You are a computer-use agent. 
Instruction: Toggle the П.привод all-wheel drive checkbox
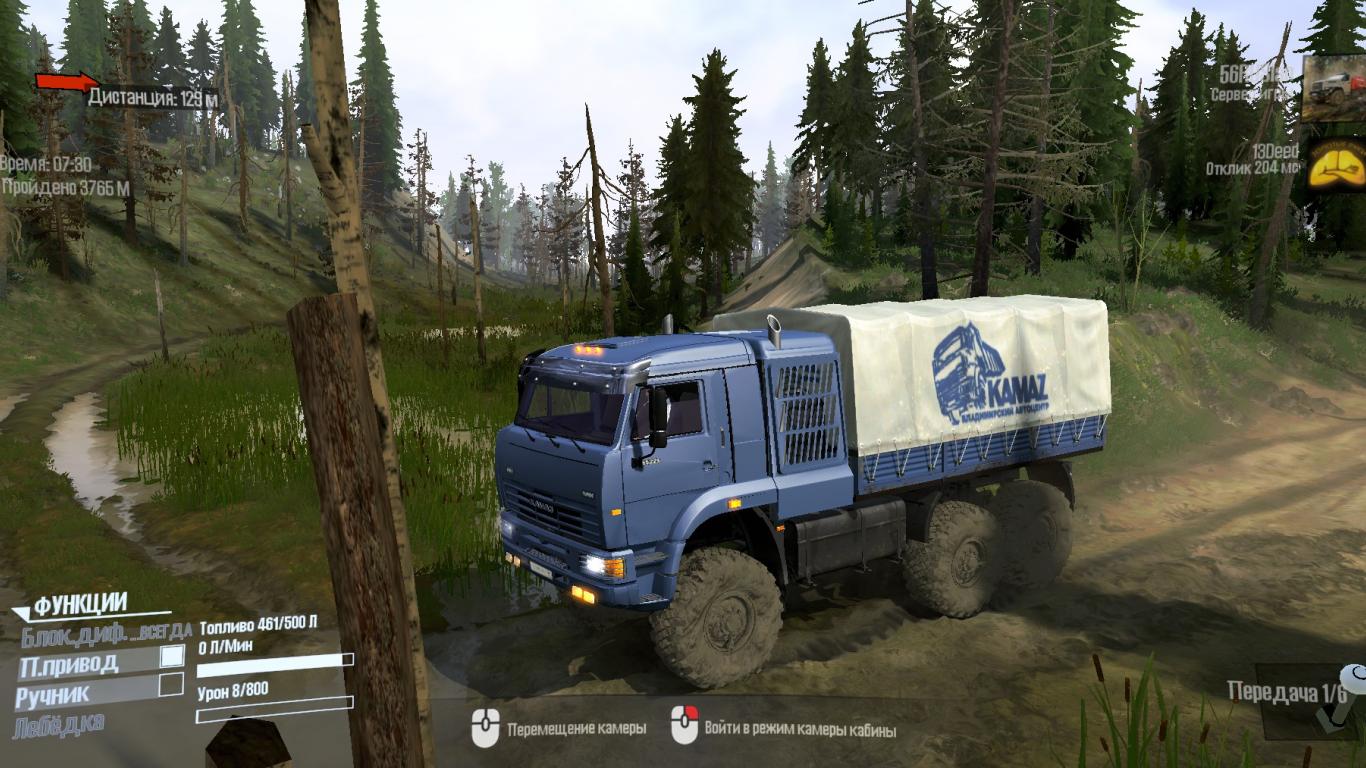[x=173, y=656]
